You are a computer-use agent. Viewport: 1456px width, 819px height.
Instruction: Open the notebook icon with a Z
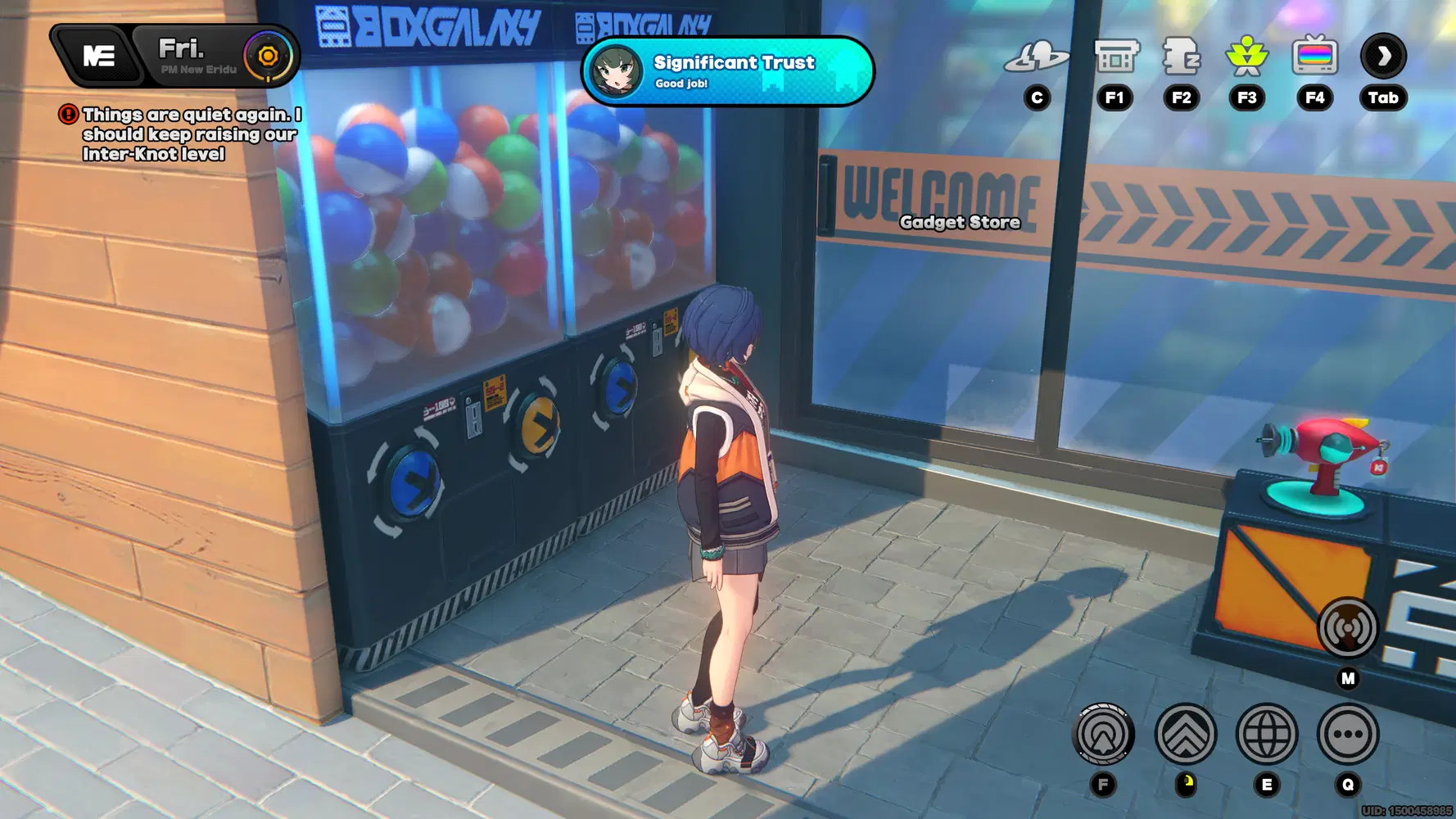1182,57
